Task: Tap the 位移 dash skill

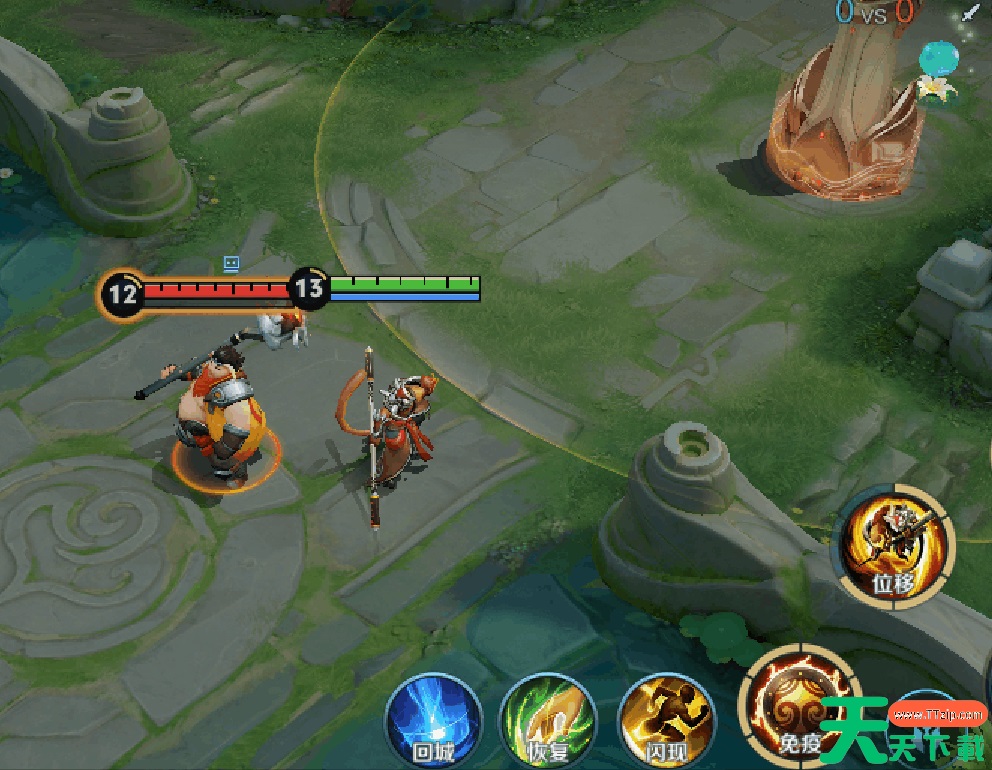Action: coord(893,547)
